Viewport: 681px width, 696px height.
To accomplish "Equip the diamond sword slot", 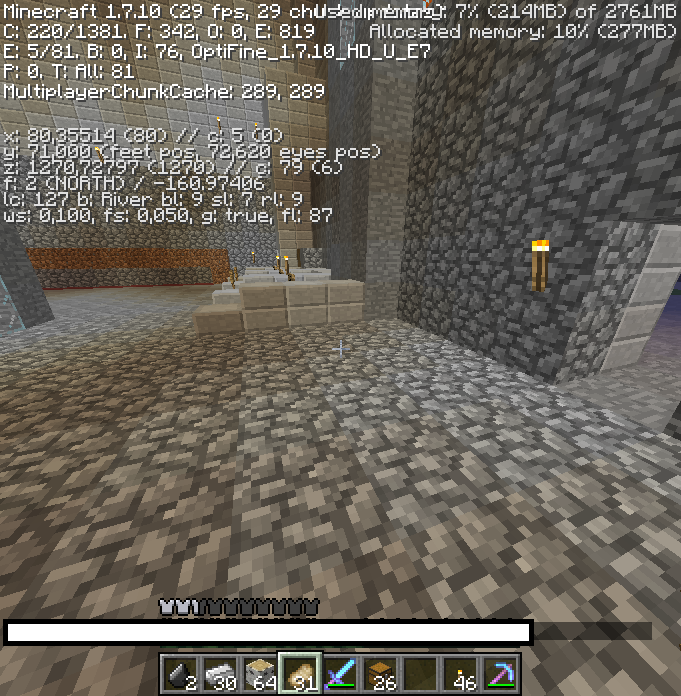I will click(x=340, y=675).
